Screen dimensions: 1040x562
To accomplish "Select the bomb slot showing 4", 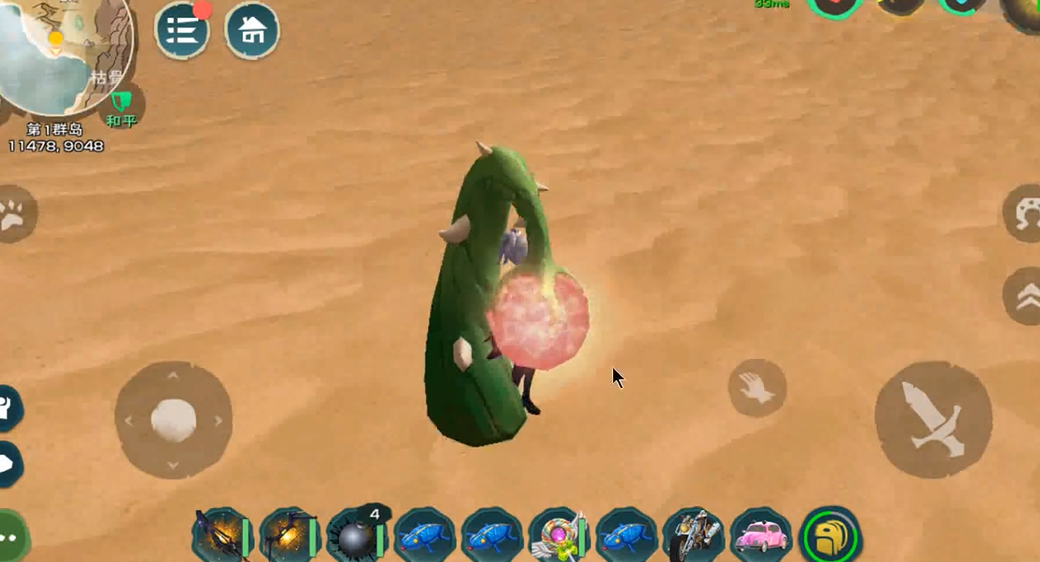I will pos(356,537).
